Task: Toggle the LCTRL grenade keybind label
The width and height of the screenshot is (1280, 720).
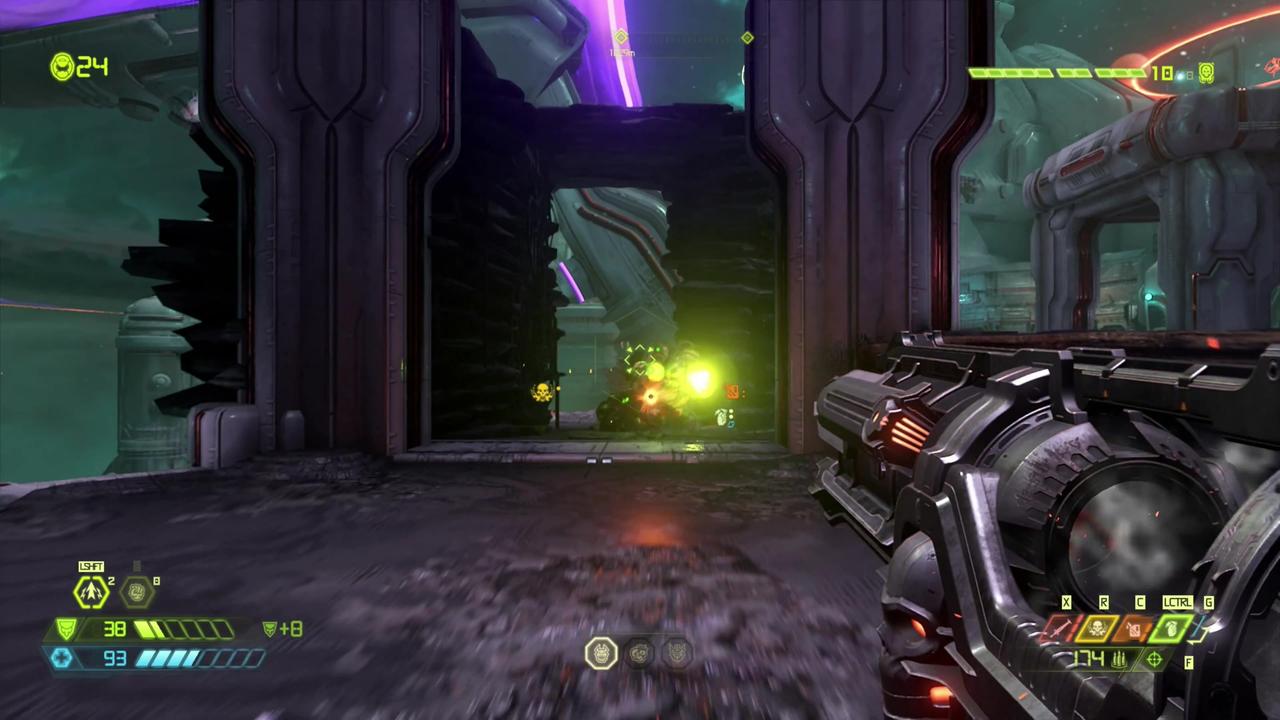Action: pyautogui.click(x=1177, y=602)
